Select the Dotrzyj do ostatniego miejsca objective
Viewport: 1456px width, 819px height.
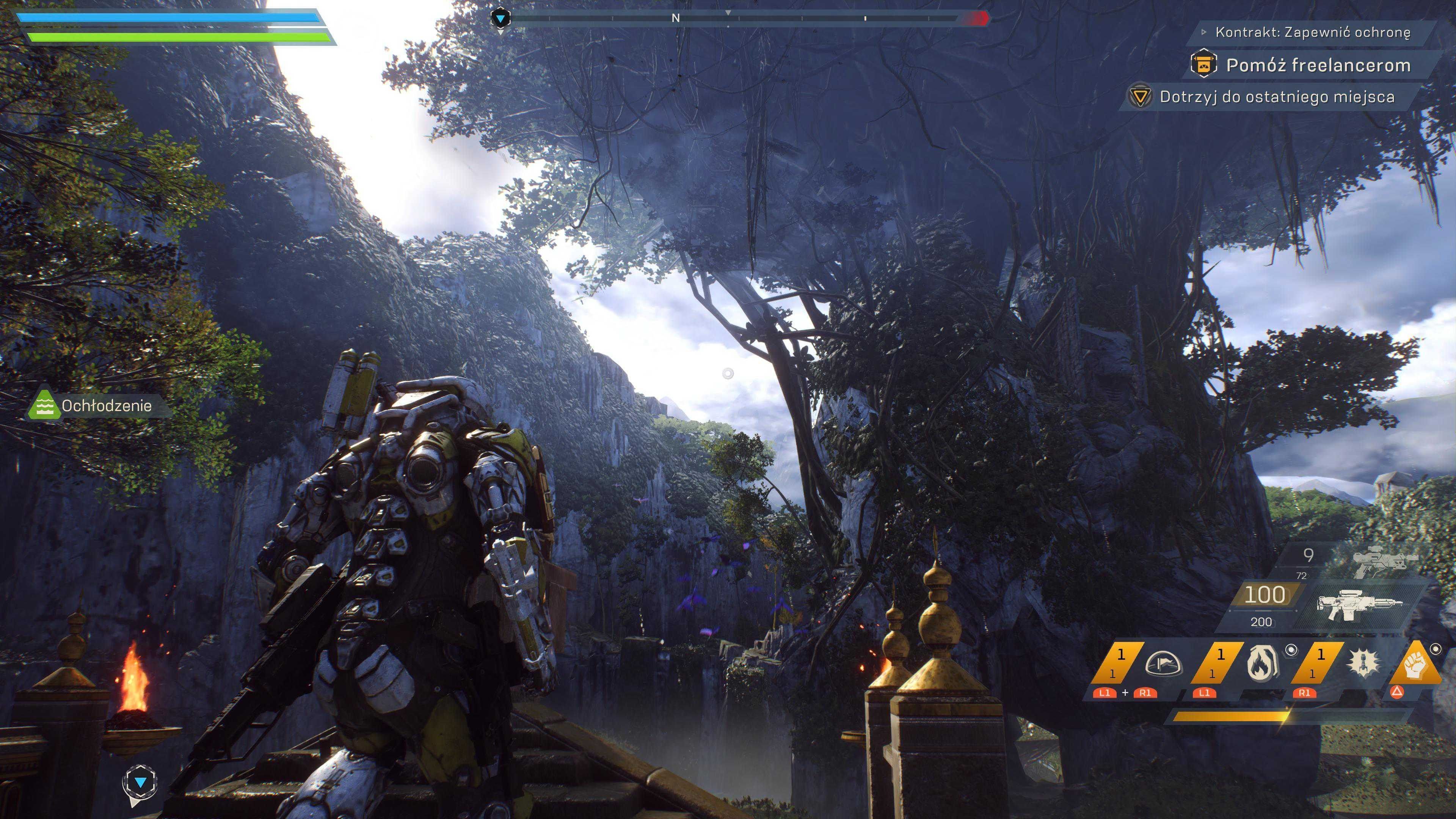[1276, 97]
